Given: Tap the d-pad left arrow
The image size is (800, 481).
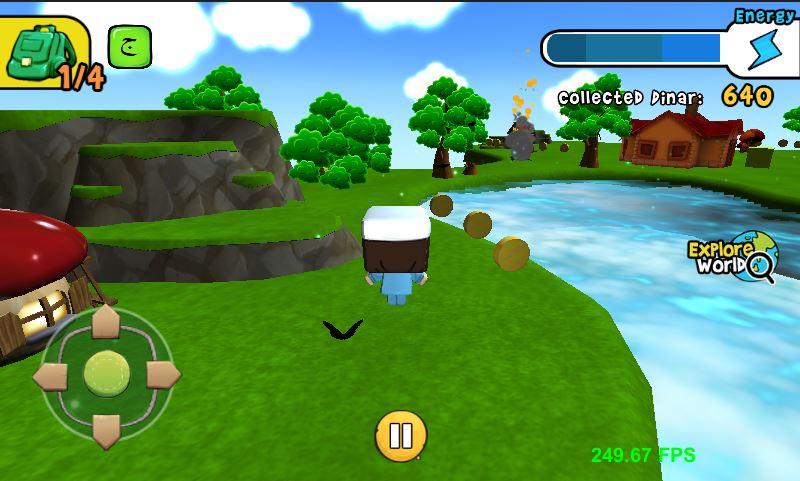Looking at the screenshot, I should click(52, 376).
